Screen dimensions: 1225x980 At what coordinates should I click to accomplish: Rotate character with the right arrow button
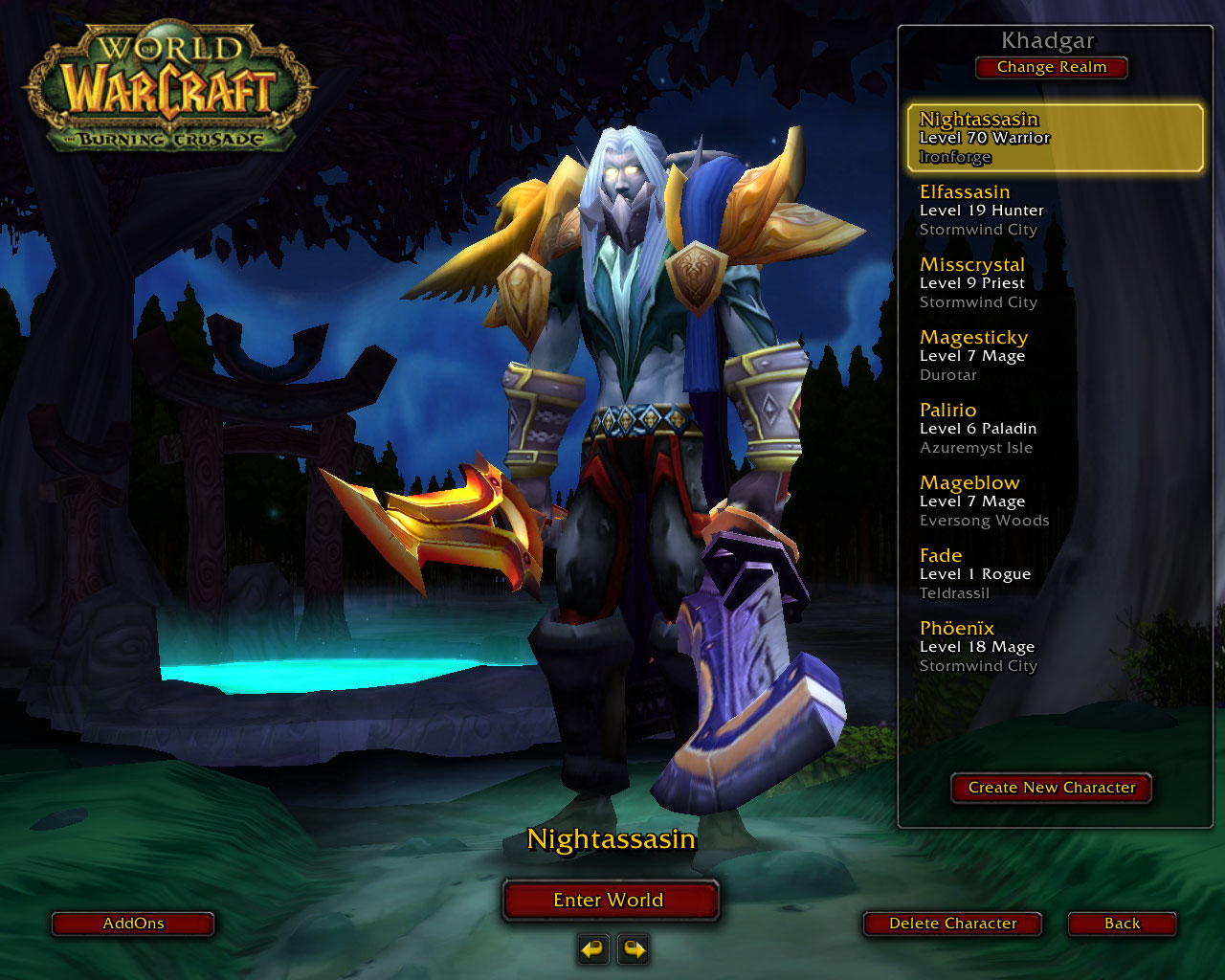634,949
